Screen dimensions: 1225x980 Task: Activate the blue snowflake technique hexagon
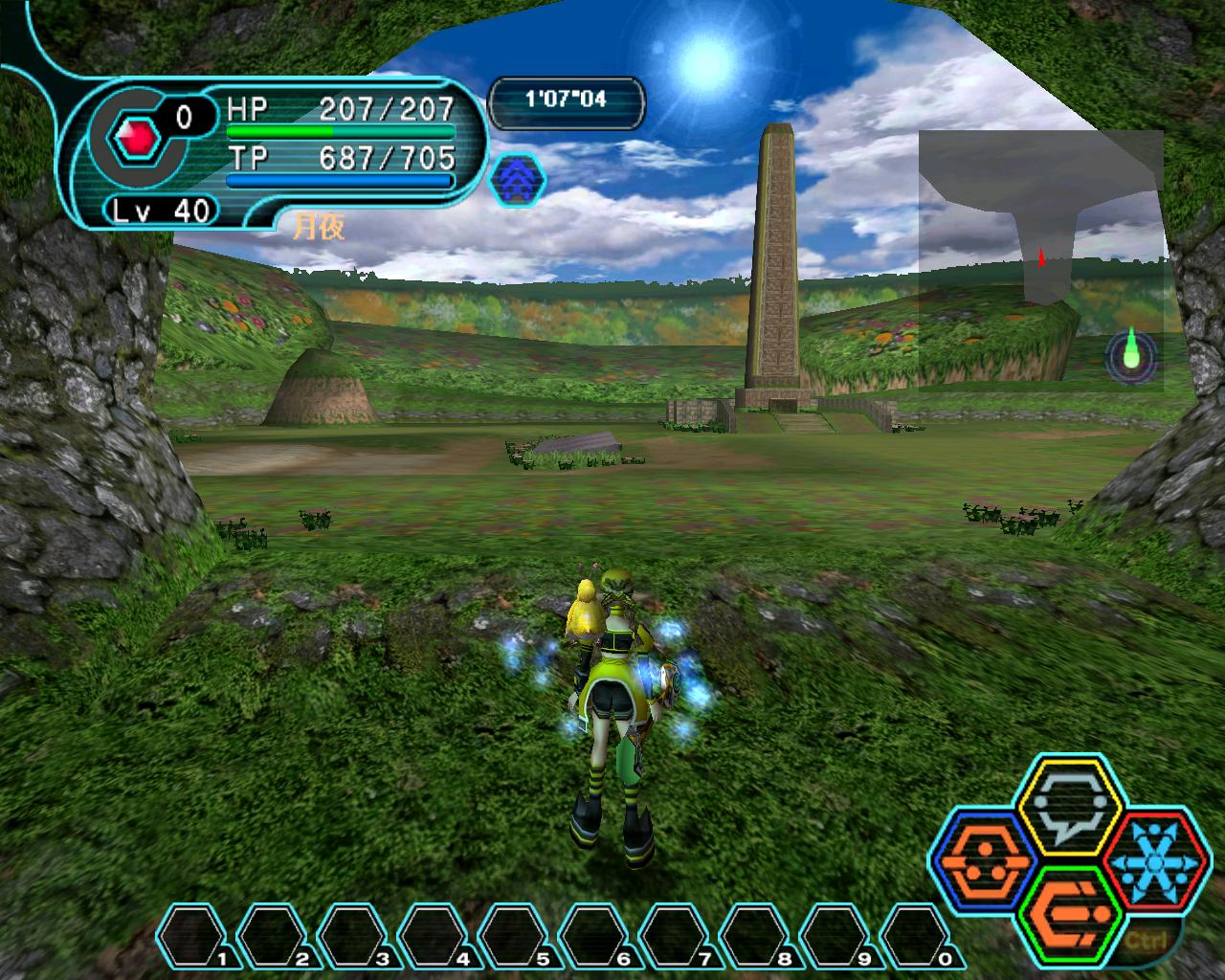(1155, 860)
